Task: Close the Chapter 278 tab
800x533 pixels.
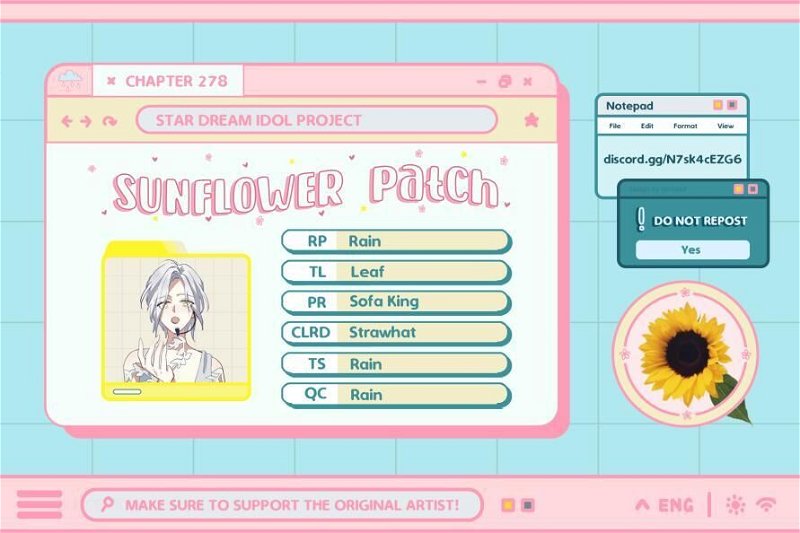Action: (111, 81)
